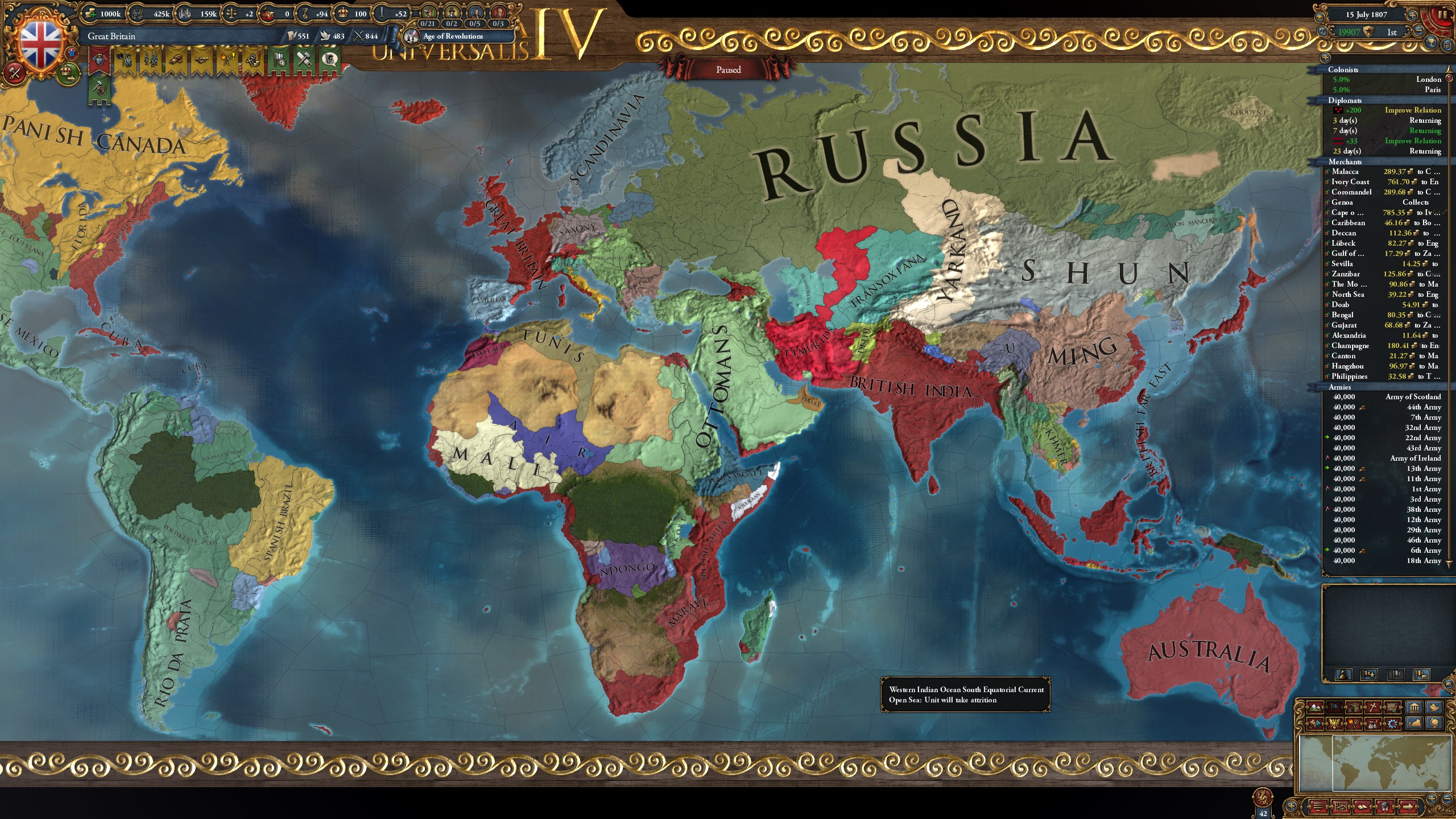The image size is (1456, 819).
Task: Increase game speed with the plus control
Action: [1412, 16]
